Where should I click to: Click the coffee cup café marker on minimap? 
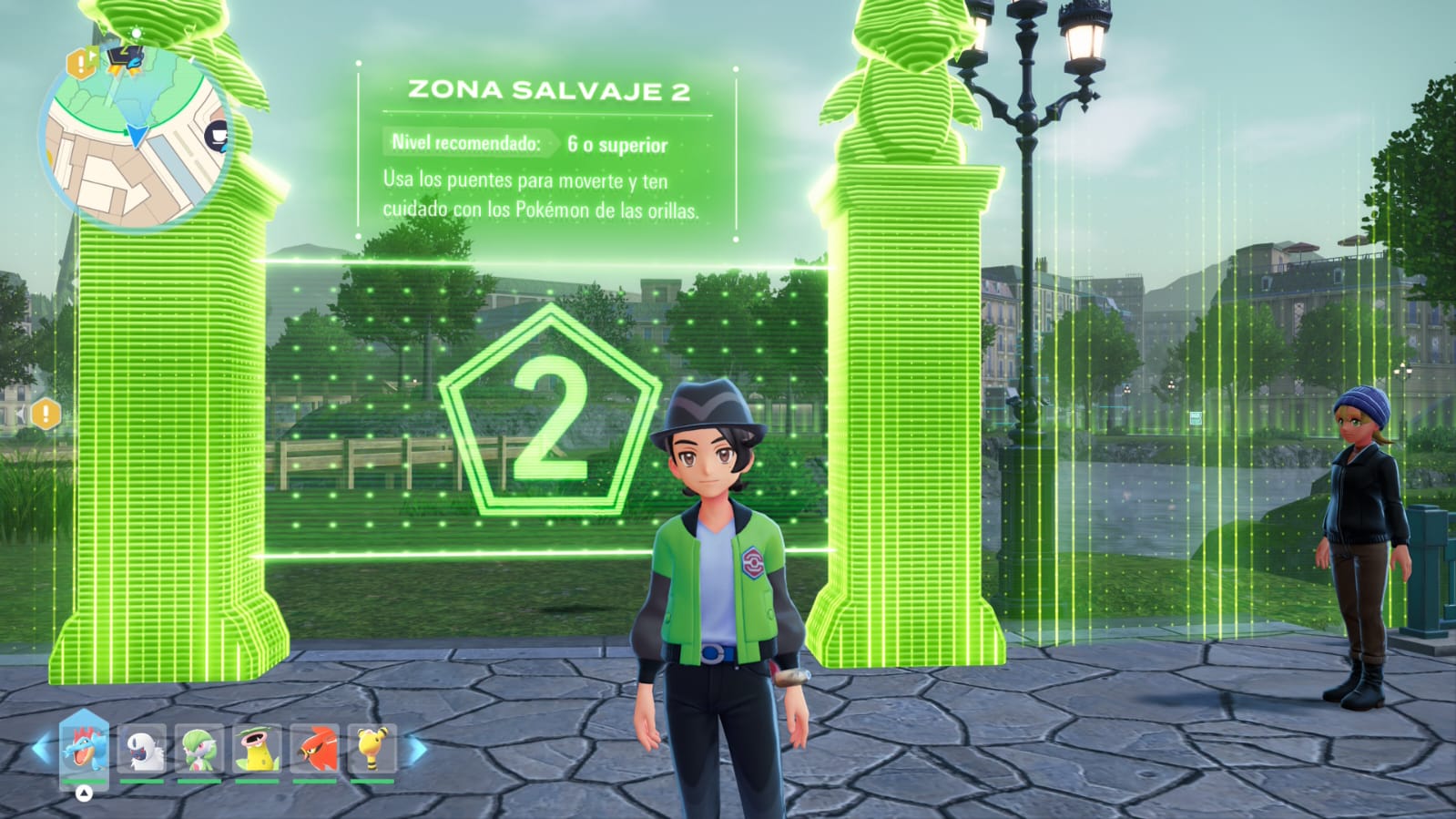pos(217,136)
